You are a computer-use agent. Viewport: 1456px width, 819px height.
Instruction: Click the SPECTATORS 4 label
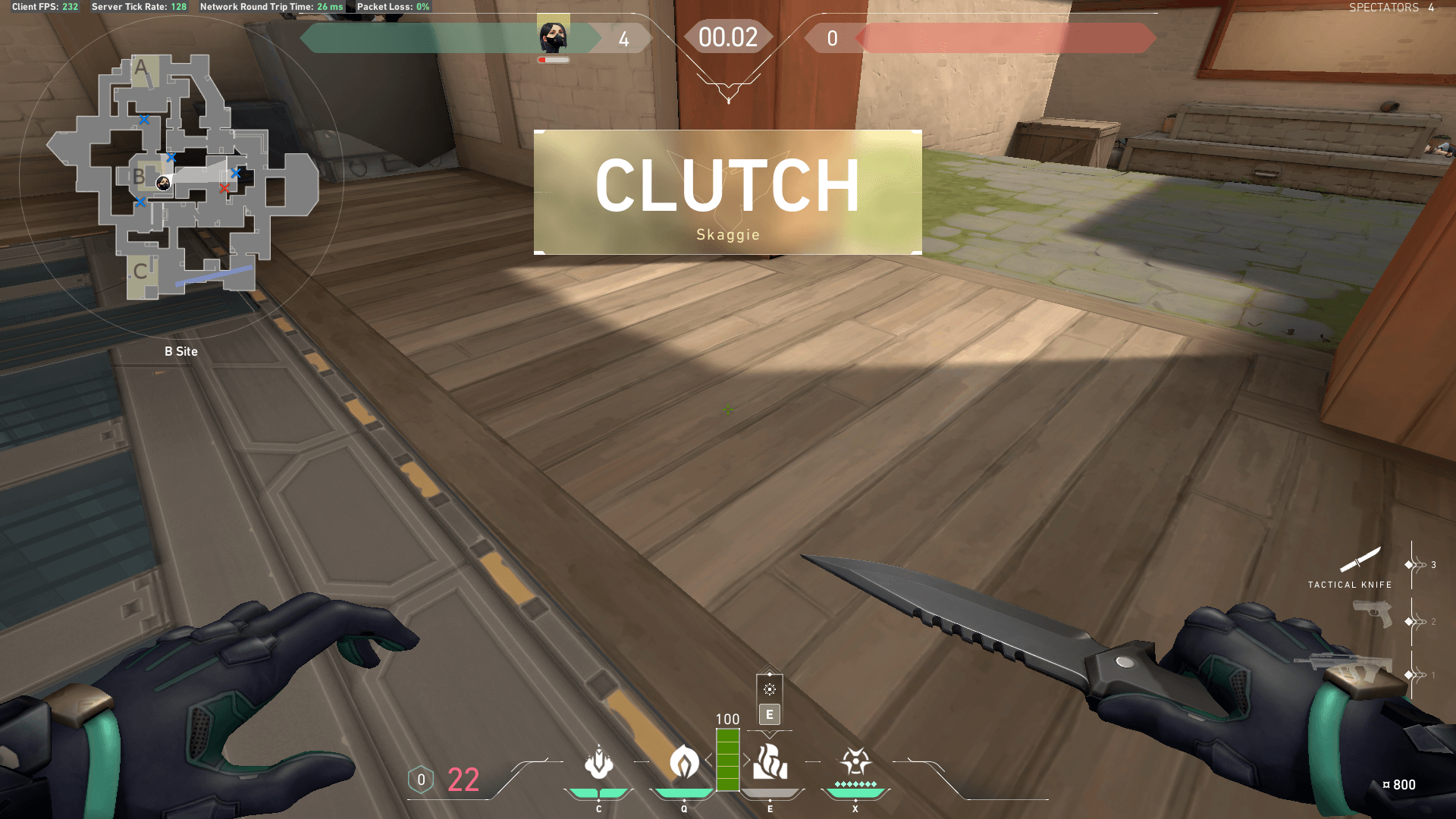pos(1392,8)
